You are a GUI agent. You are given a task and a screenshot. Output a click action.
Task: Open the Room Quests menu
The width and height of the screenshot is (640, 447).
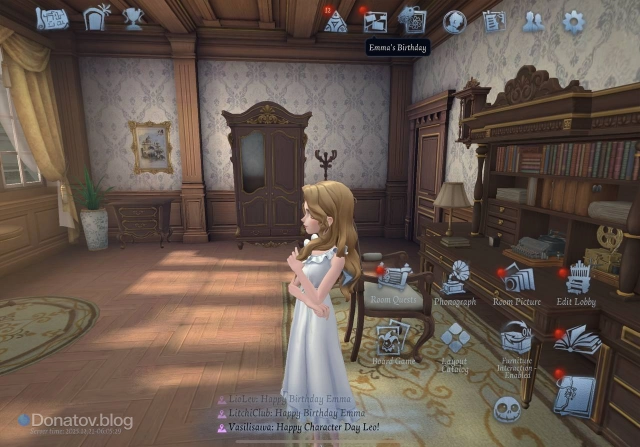[395, 277]
